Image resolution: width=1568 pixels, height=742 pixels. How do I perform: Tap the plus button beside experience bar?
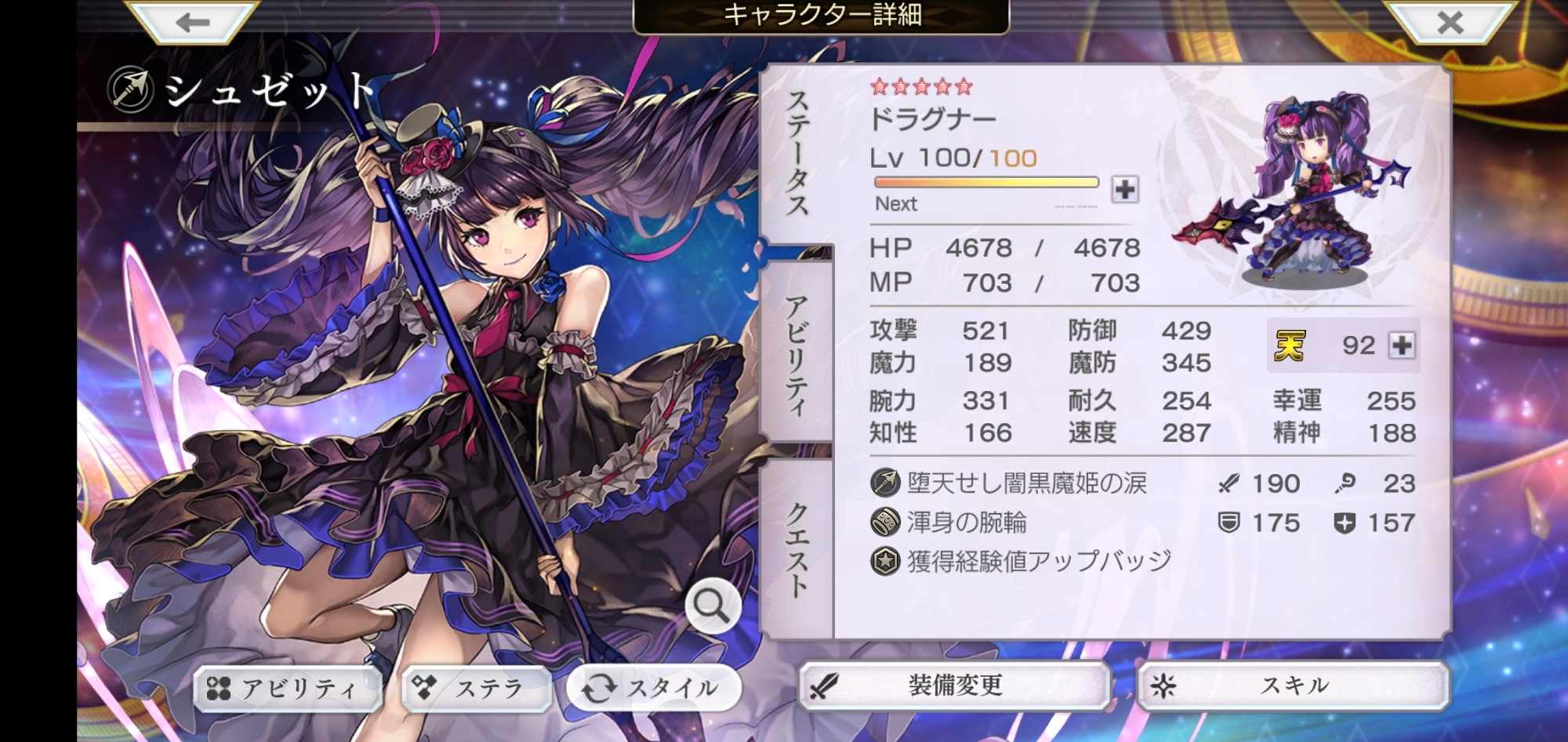(1125, 190)
